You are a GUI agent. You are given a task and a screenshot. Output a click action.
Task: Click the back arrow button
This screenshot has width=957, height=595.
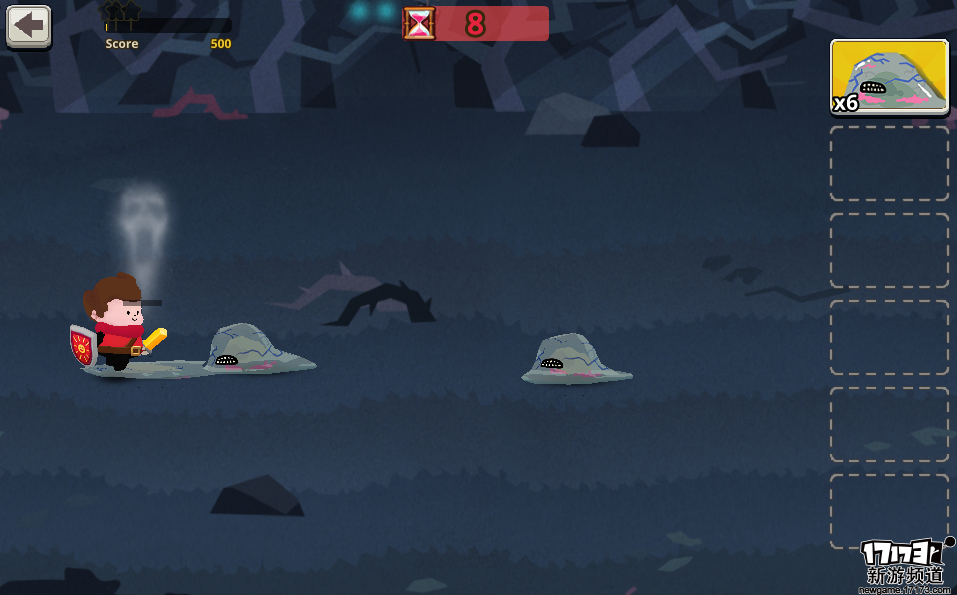[29, 26]
